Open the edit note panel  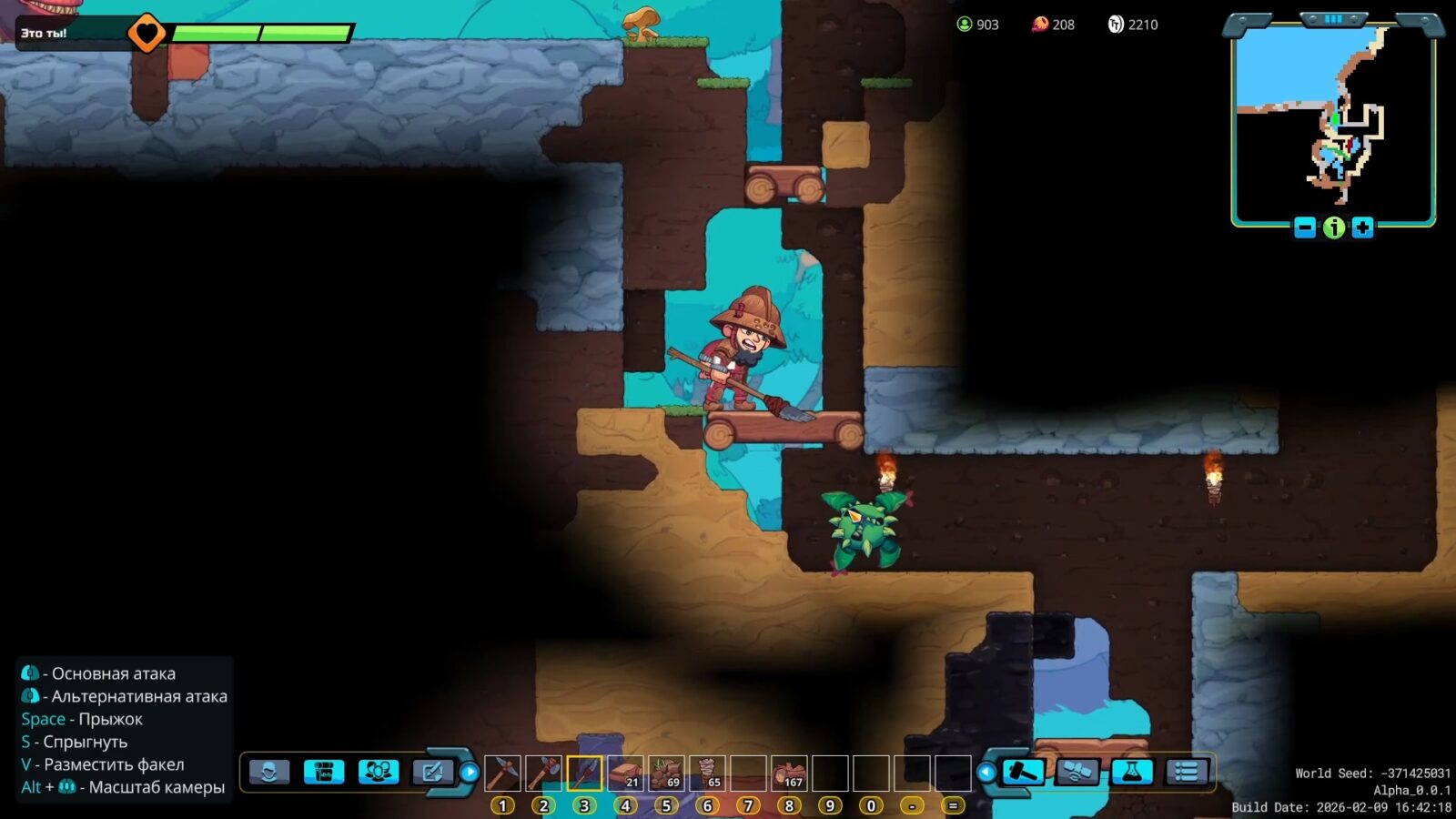(433, 773)
